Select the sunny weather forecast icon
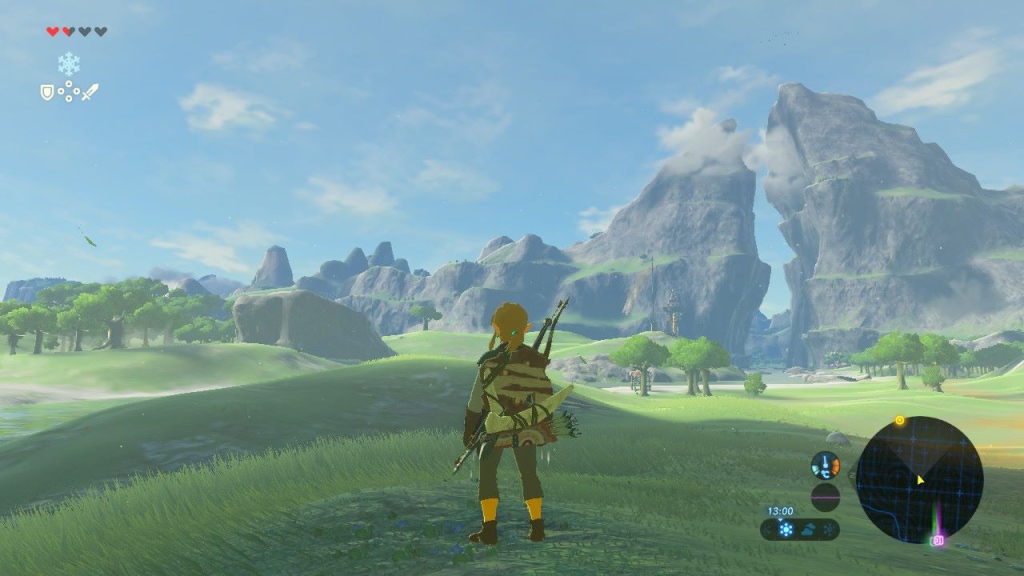Viewport: 1024px width, 576px height. click(787, 529)
